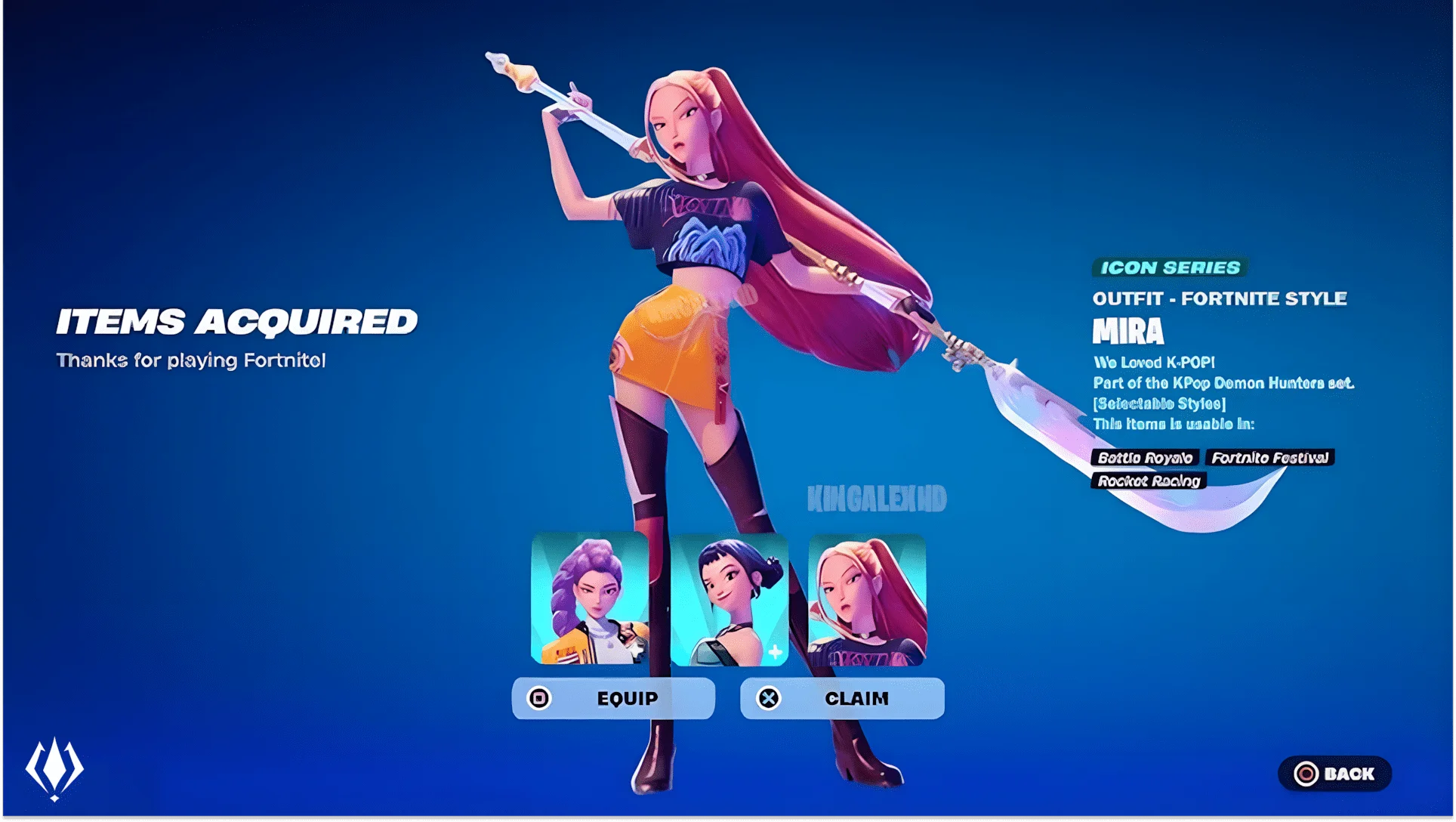This screenshot has width=1456, height=822.
Task: Select the purple-braided character thumbnail
Action: 590,599
